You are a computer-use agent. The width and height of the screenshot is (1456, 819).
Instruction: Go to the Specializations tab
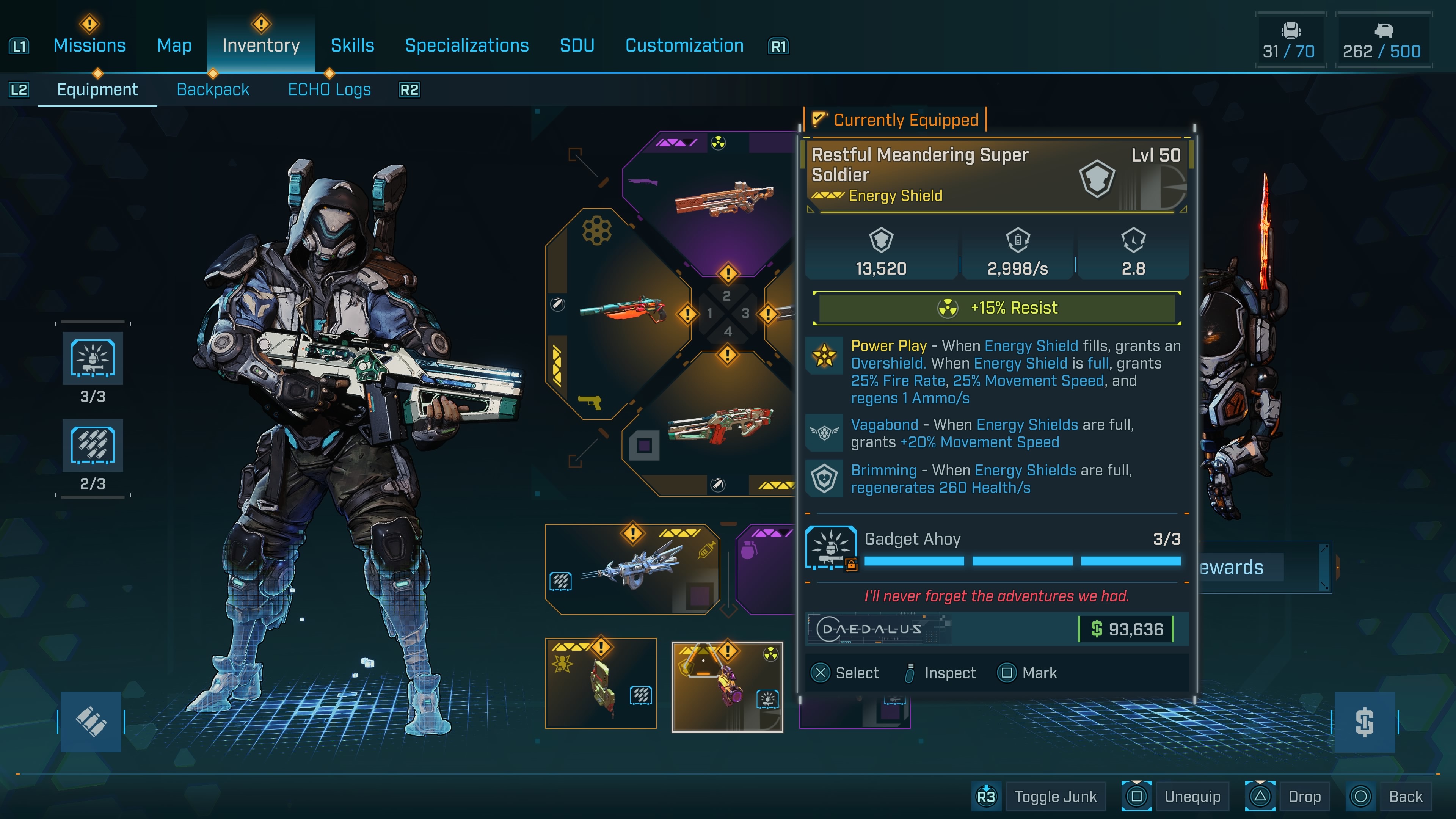tap(467, 45)
